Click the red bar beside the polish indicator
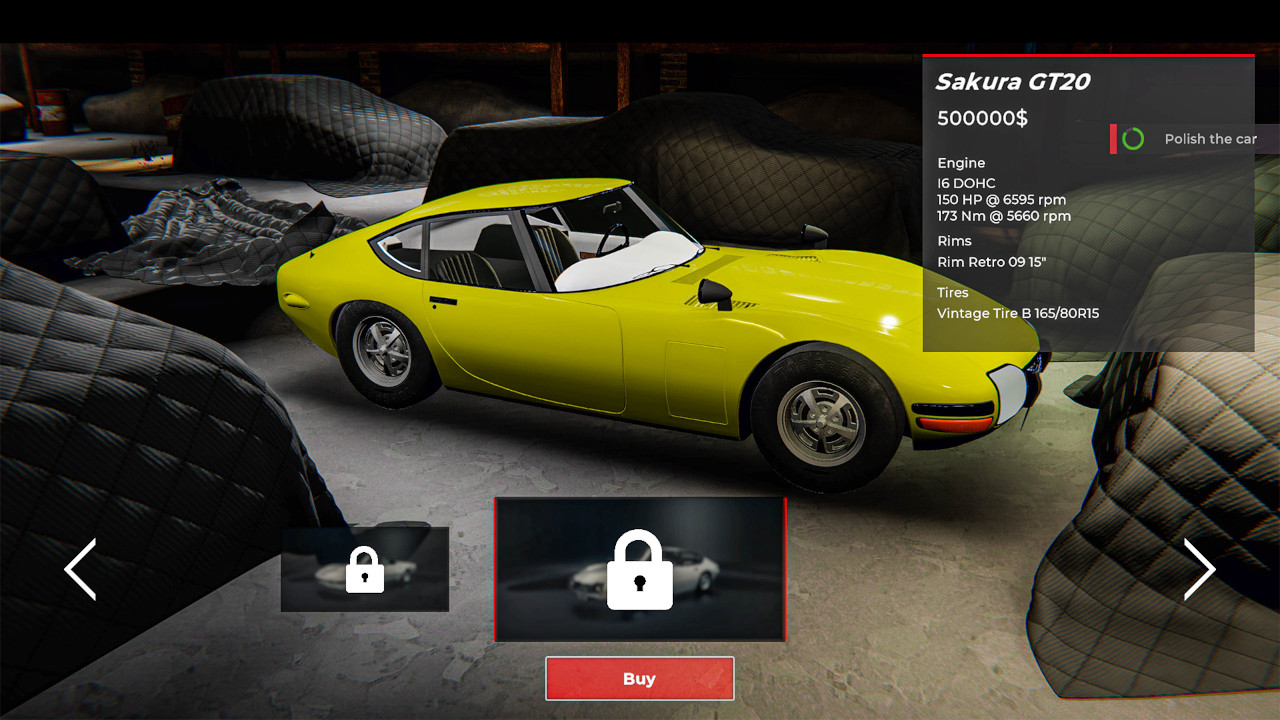 (x=1113, y=139)
